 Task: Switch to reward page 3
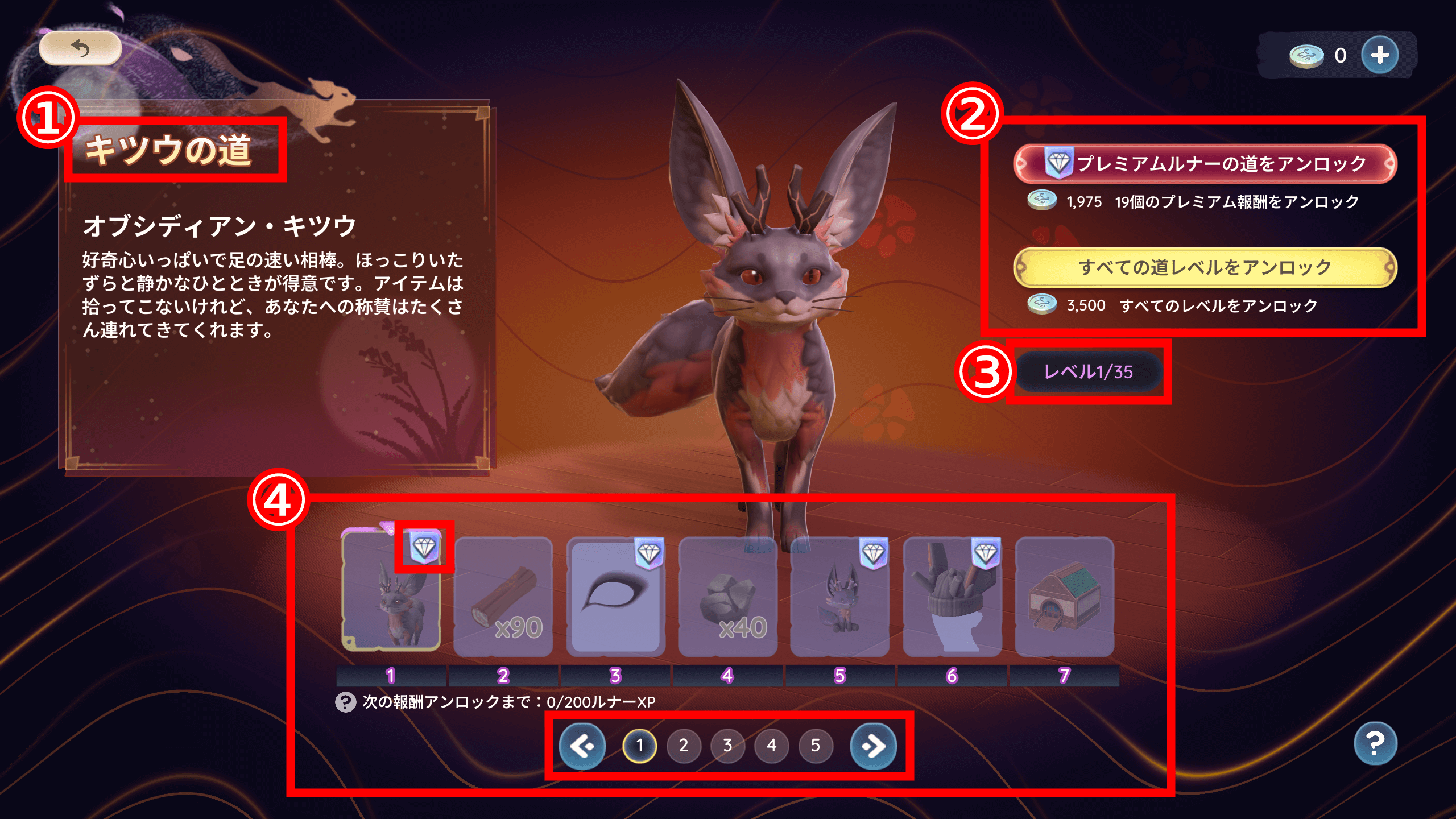click(727, 746)
